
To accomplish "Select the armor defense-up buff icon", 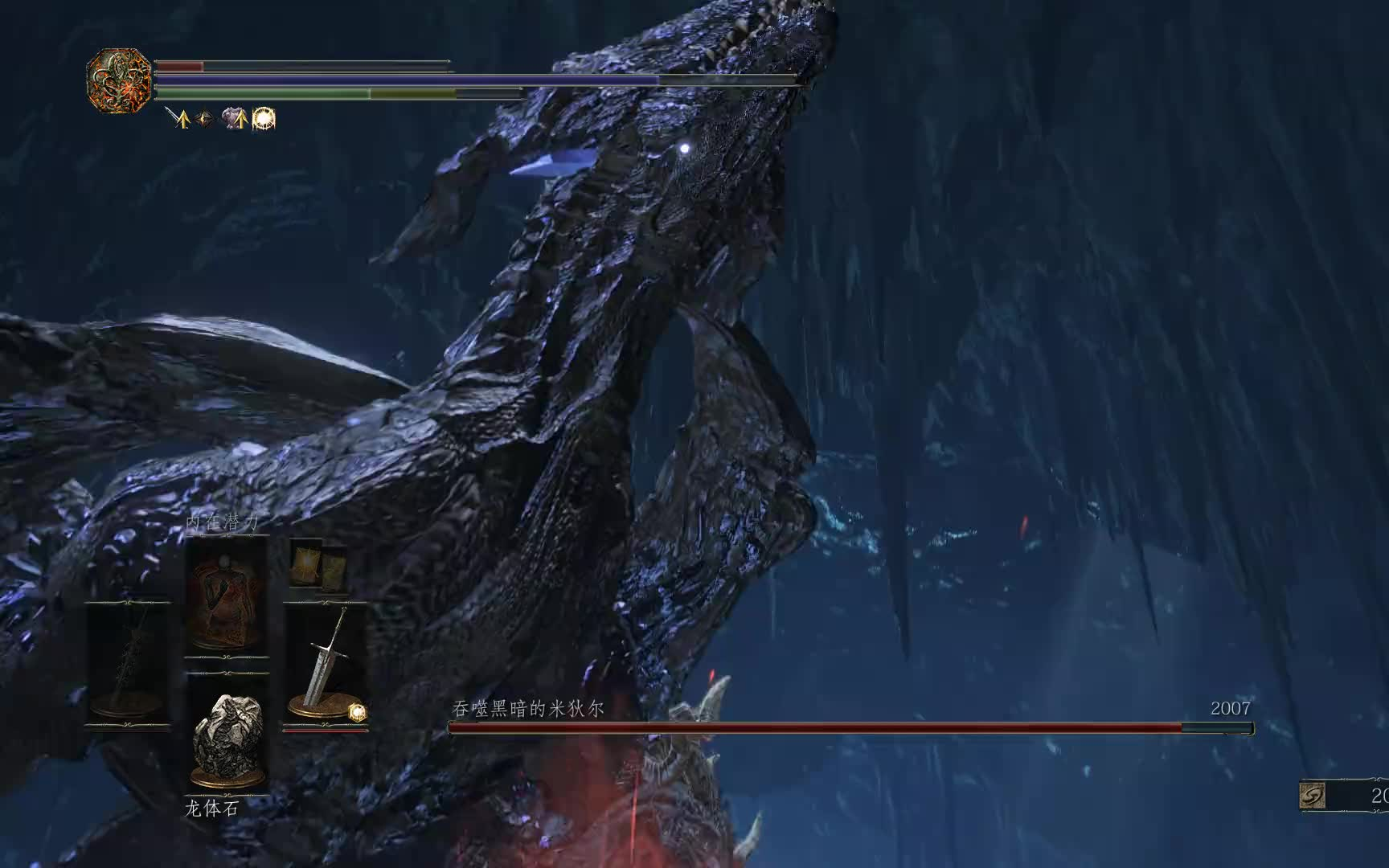I will click(235, 119).
